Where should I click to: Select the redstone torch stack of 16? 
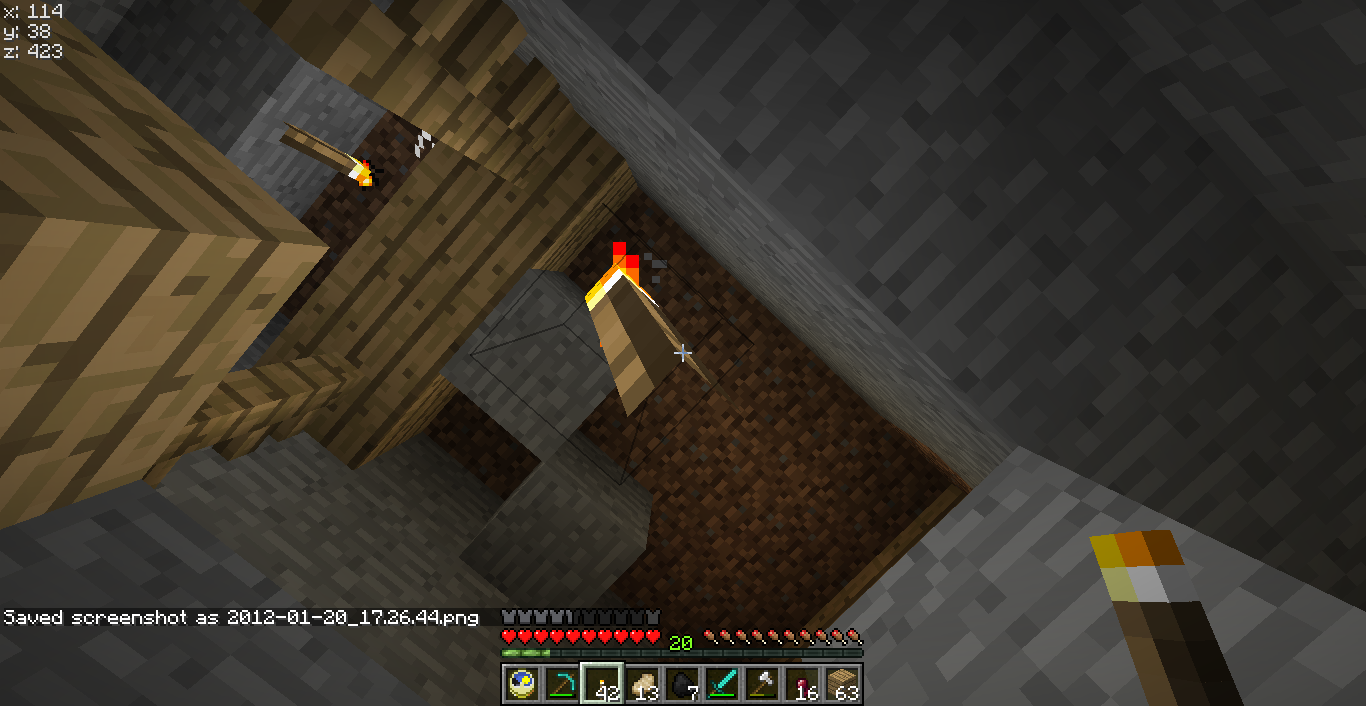[x=802, y=683]
